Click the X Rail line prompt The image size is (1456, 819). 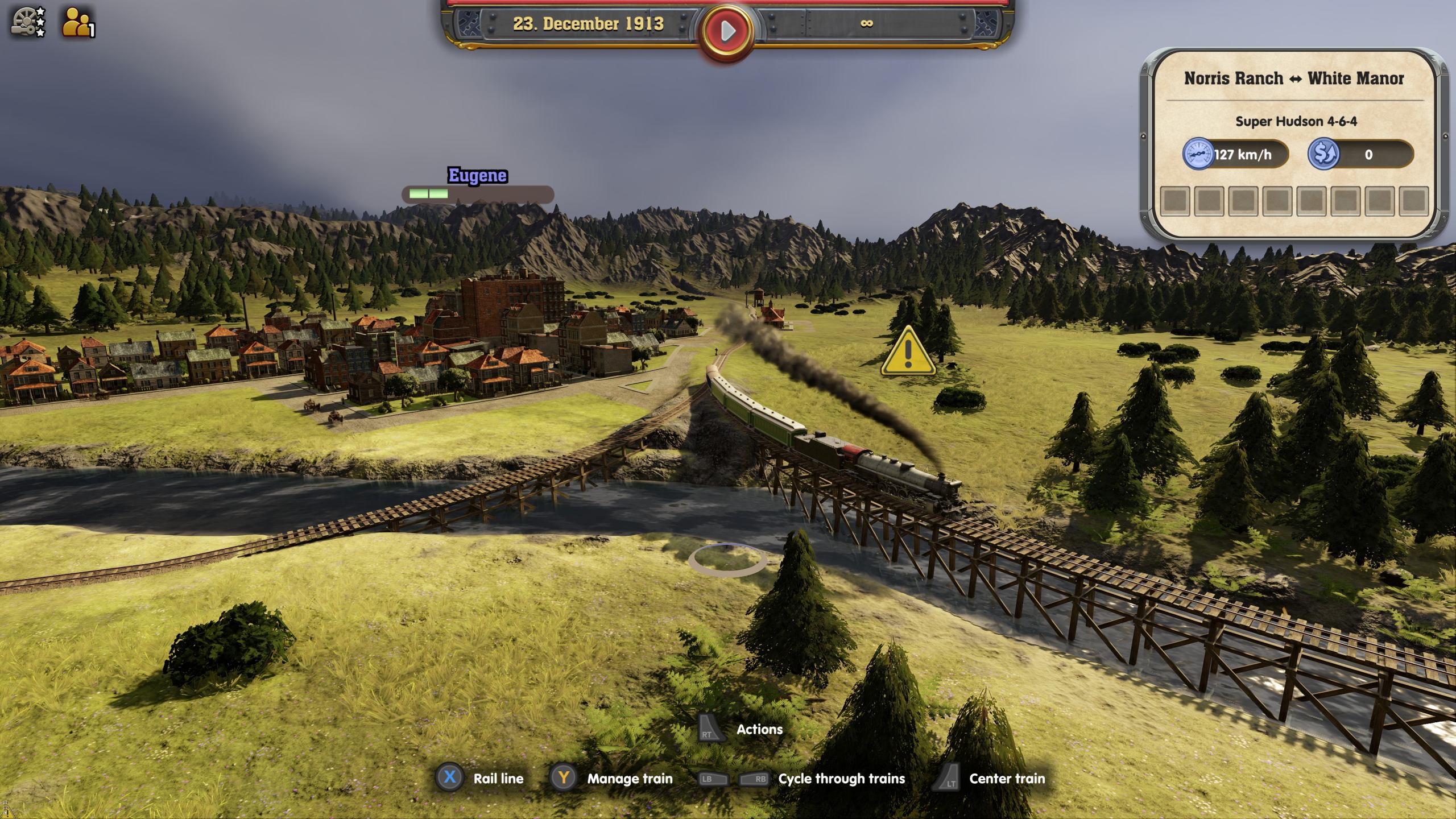click(x=449, y=779)
